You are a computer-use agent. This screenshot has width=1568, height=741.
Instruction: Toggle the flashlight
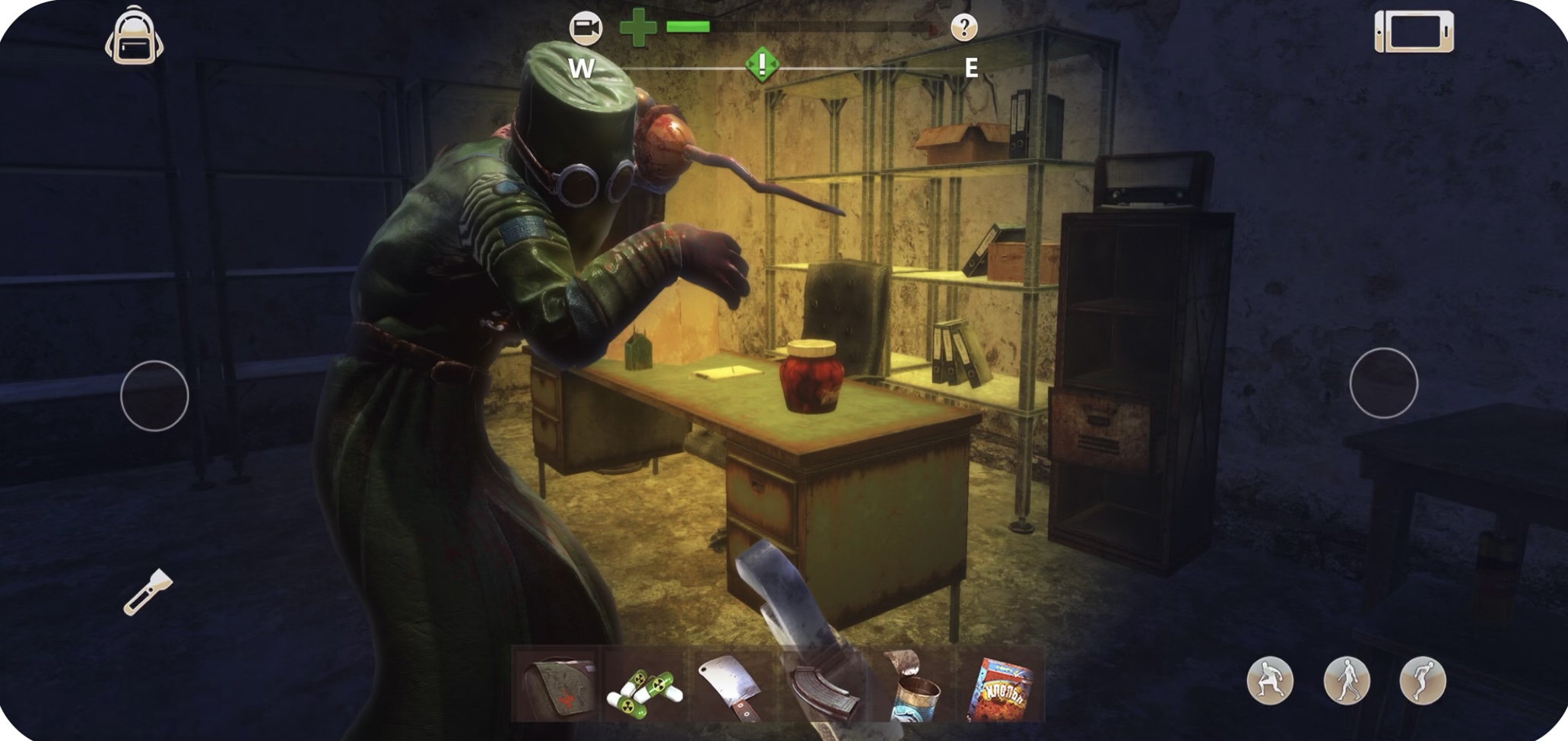pos(148,592)
